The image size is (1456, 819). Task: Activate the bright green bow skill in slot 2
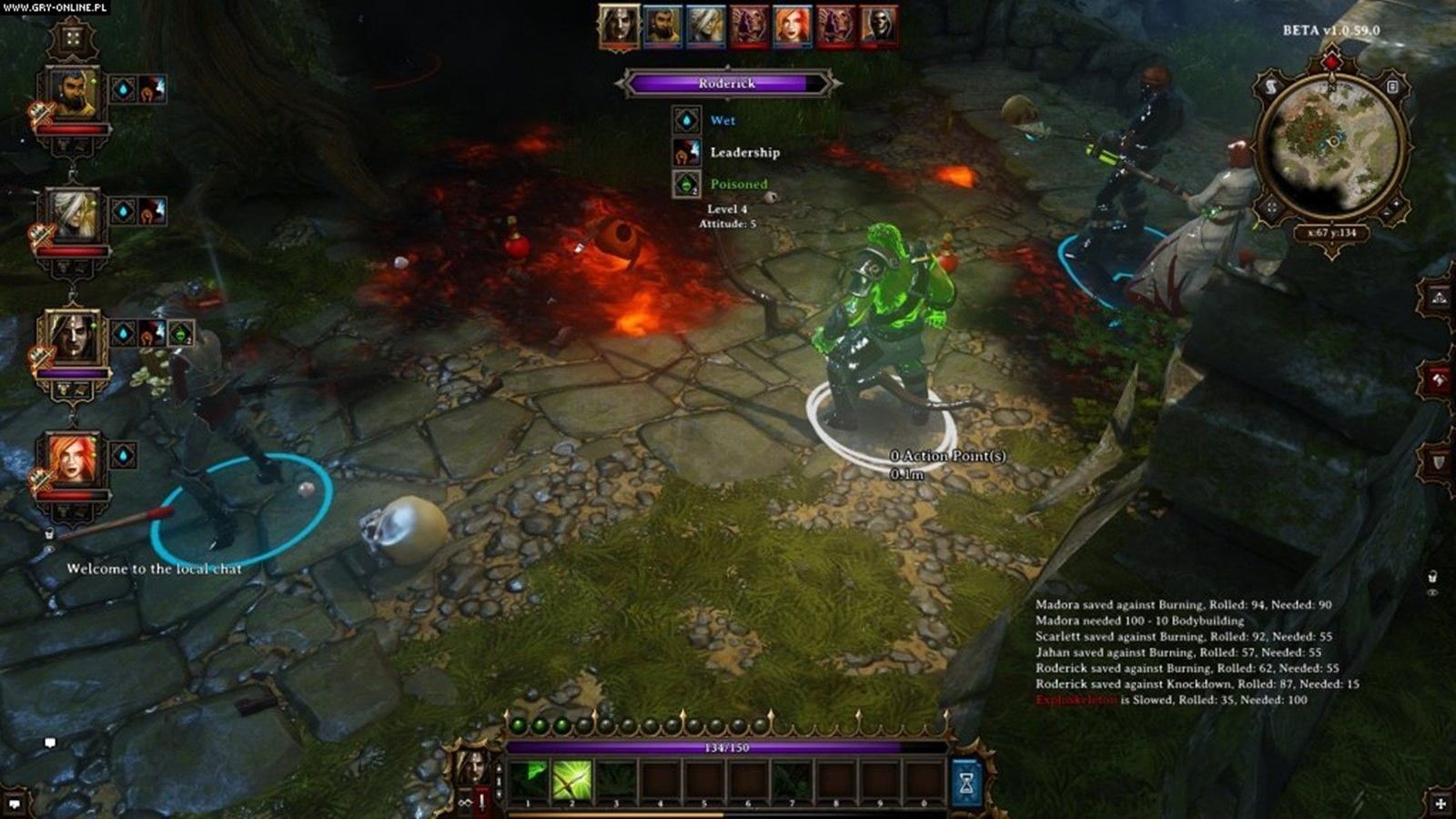coord(571,780)
